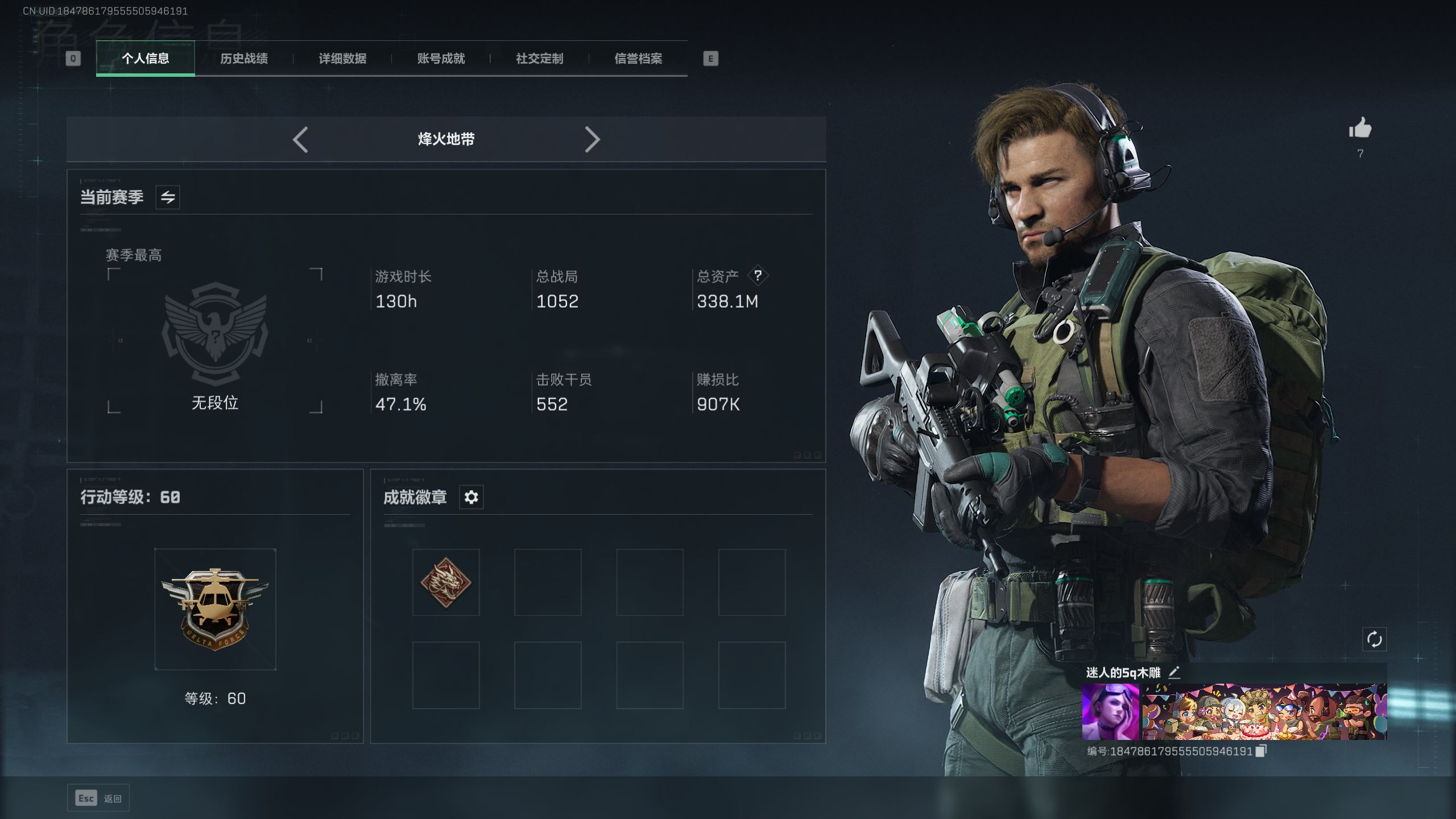
Task: Edit the player name with pencil icon
Action: tap(1174, 673)
